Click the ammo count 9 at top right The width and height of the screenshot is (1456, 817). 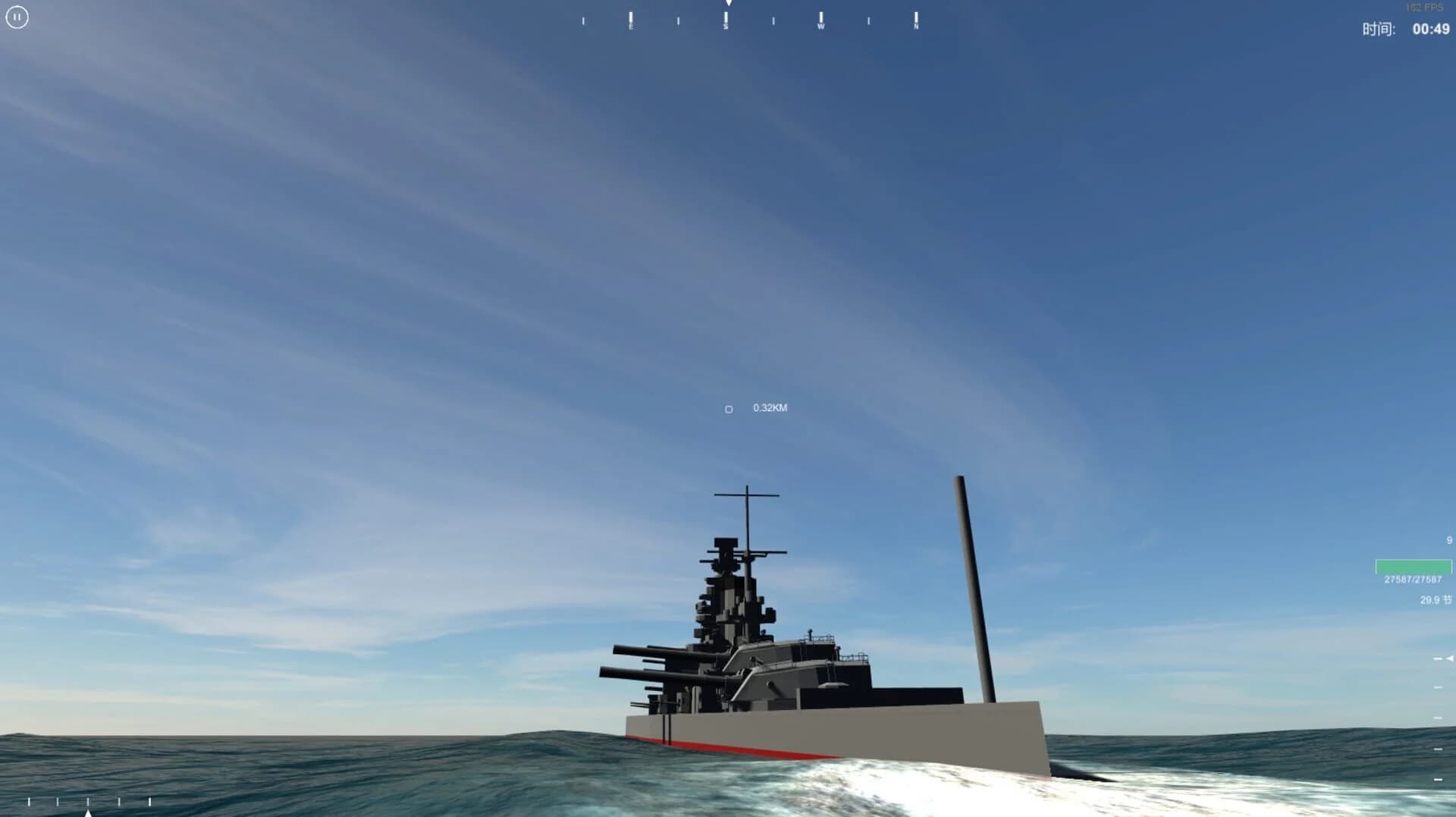1448,539
